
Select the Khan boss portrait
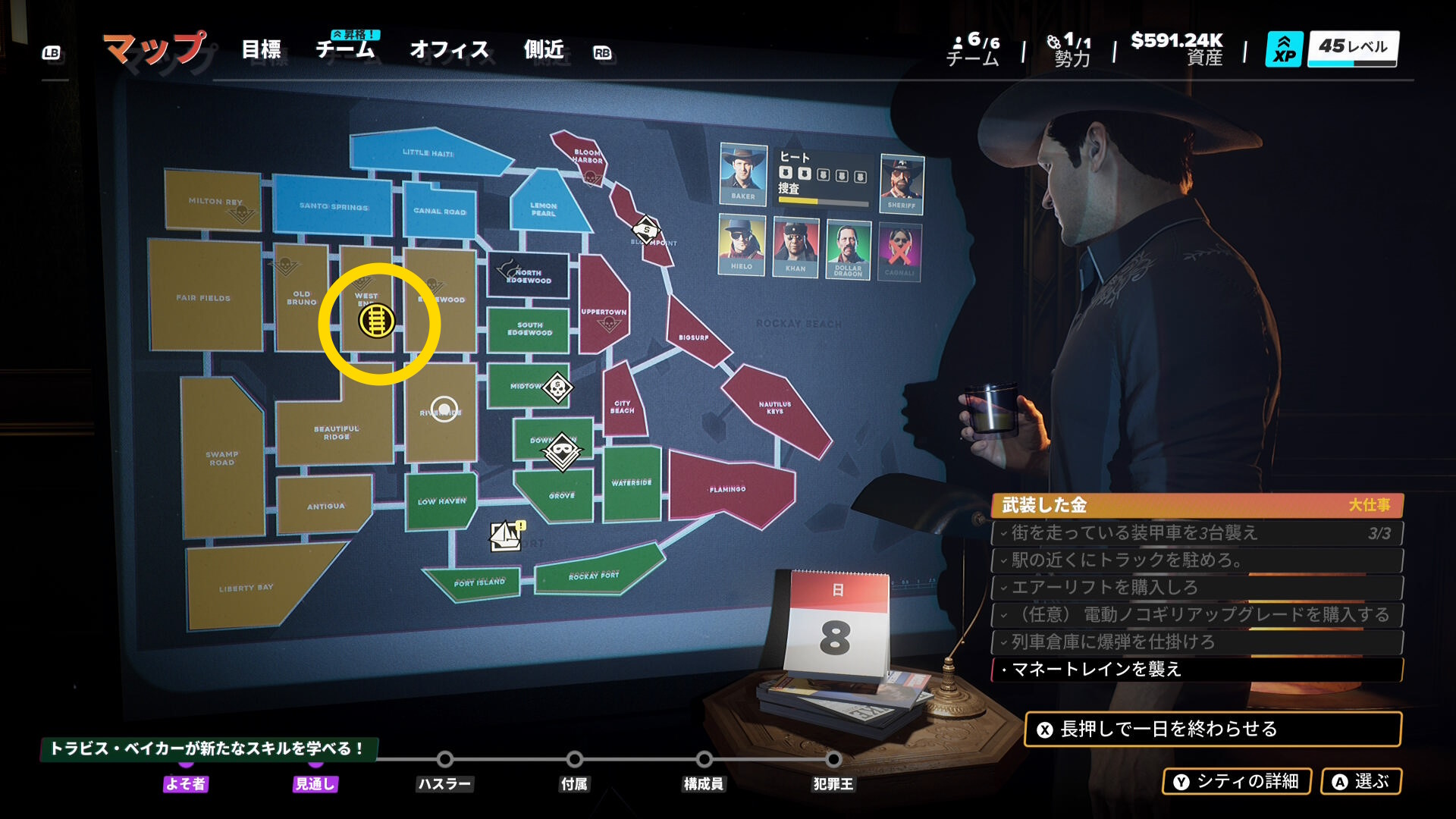(x=795, y=246)
